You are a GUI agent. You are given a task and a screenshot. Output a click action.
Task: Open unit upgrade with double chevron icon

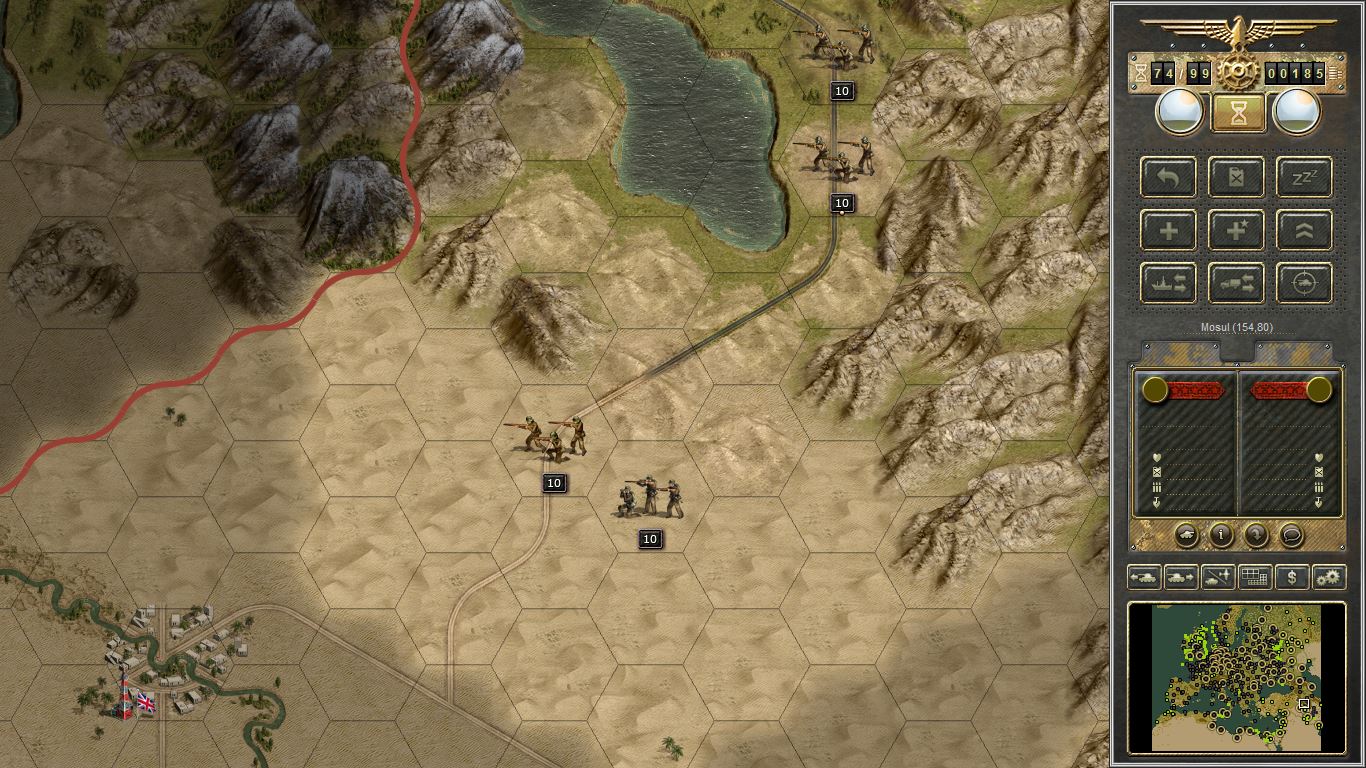tap(1303, 230)
